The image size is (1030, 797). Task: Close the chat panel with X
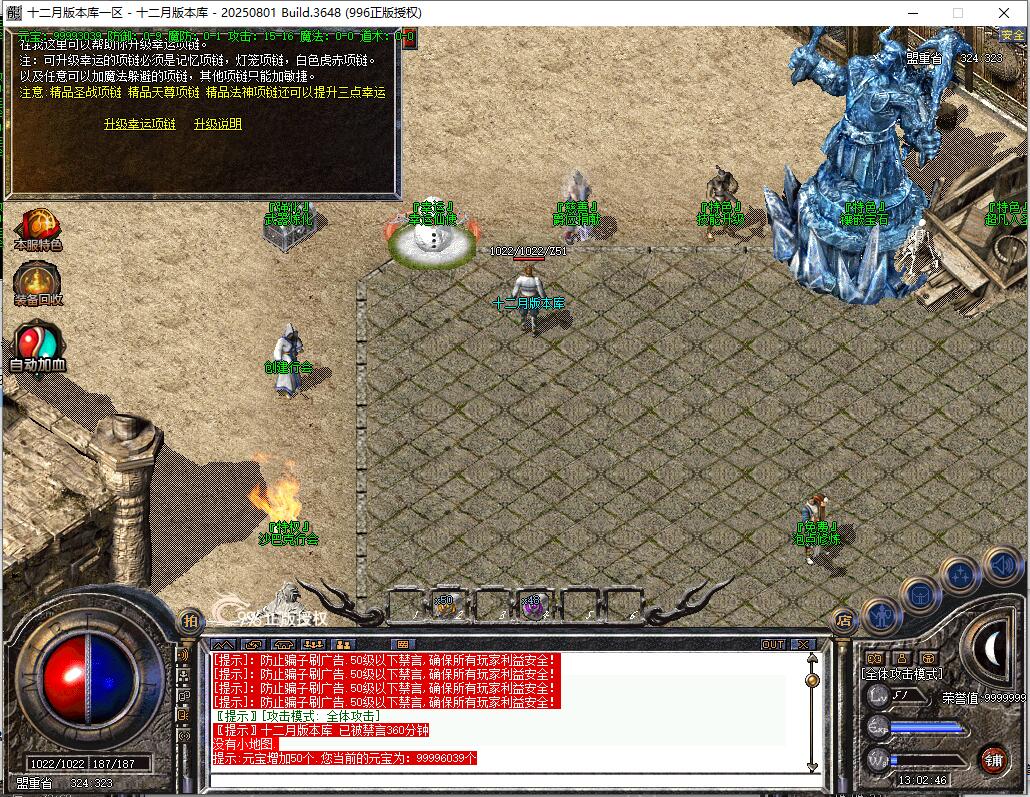(802, 645)
